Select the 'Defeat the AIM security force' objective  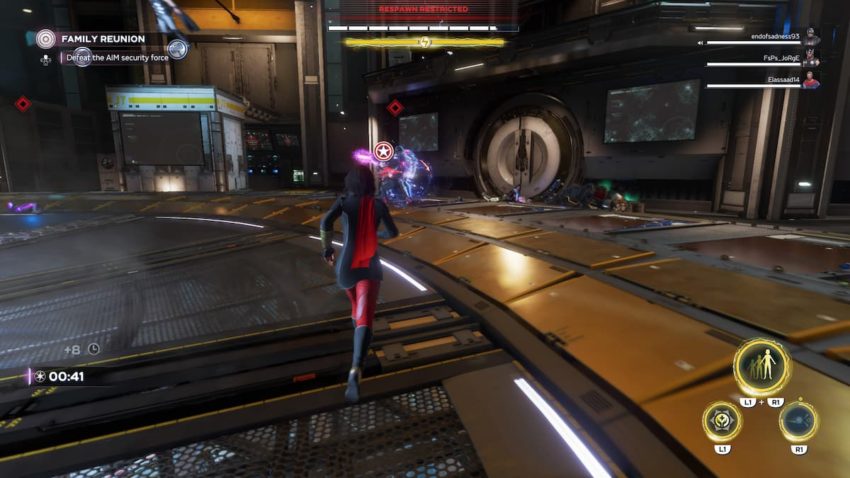tap(118, 58)
